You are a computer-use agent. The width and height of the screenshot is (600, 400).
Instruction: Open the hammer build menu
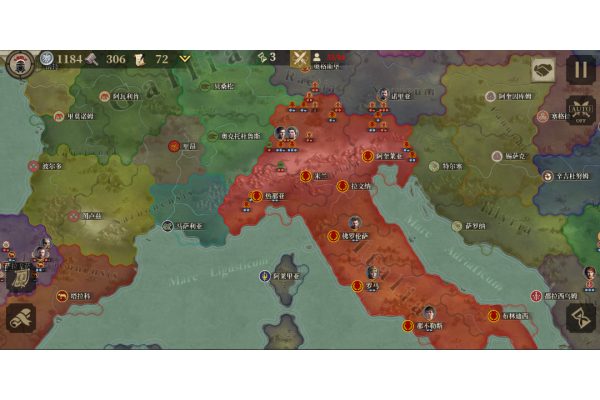(x=20, y=318)
